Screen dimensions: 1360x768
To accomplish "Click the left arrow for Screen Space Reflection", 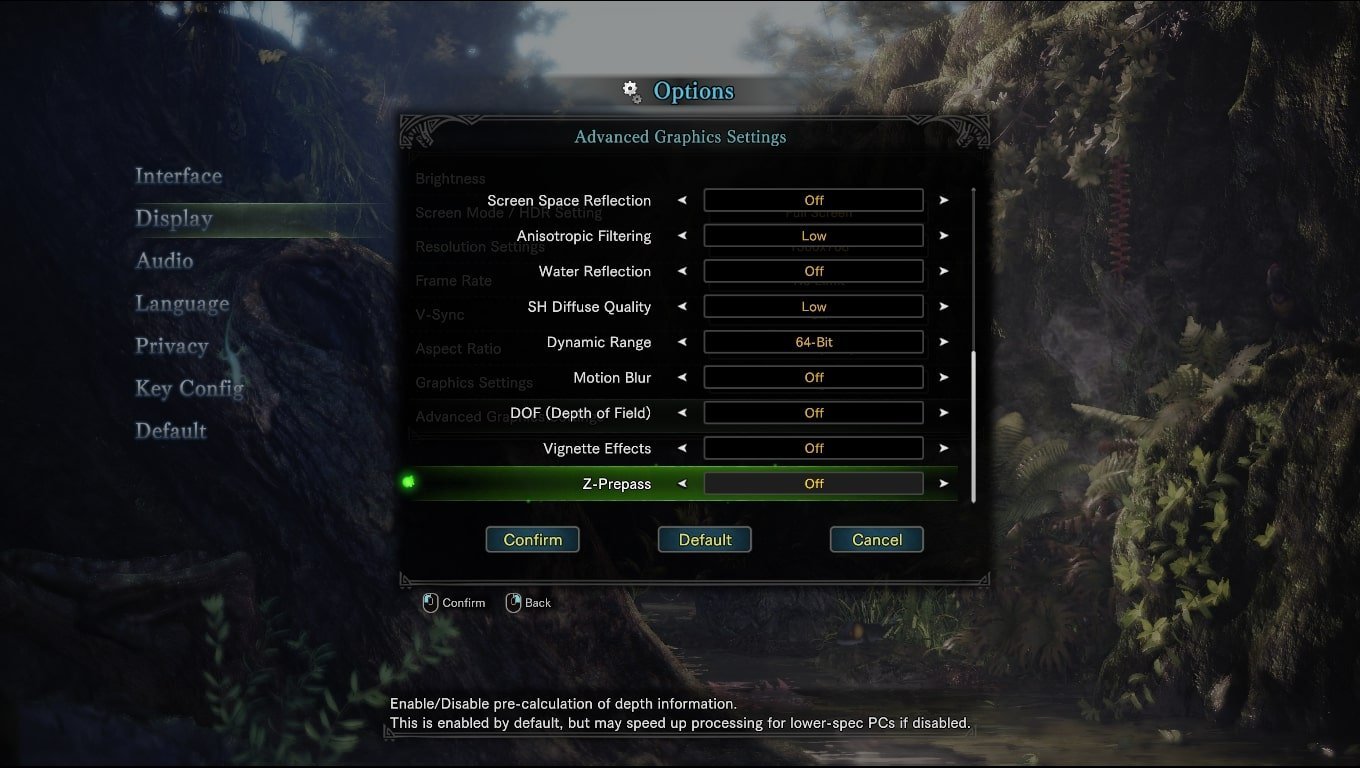I will point(682,200).
